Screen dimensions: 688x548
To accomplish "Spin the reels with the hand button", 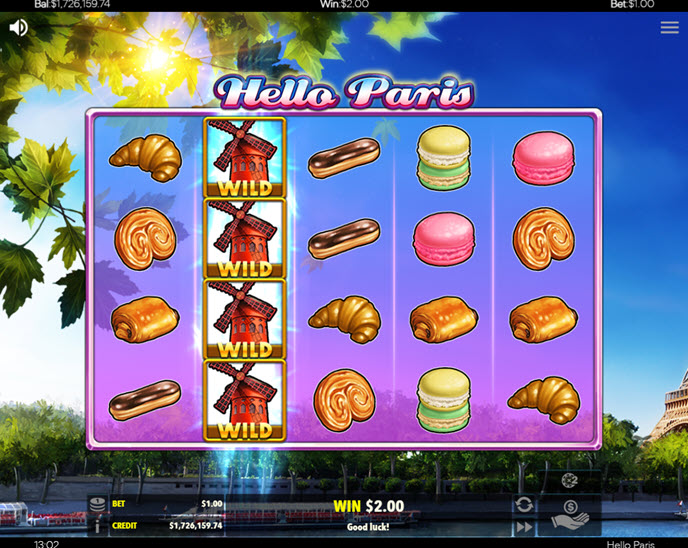I will [x=569, y=514].
